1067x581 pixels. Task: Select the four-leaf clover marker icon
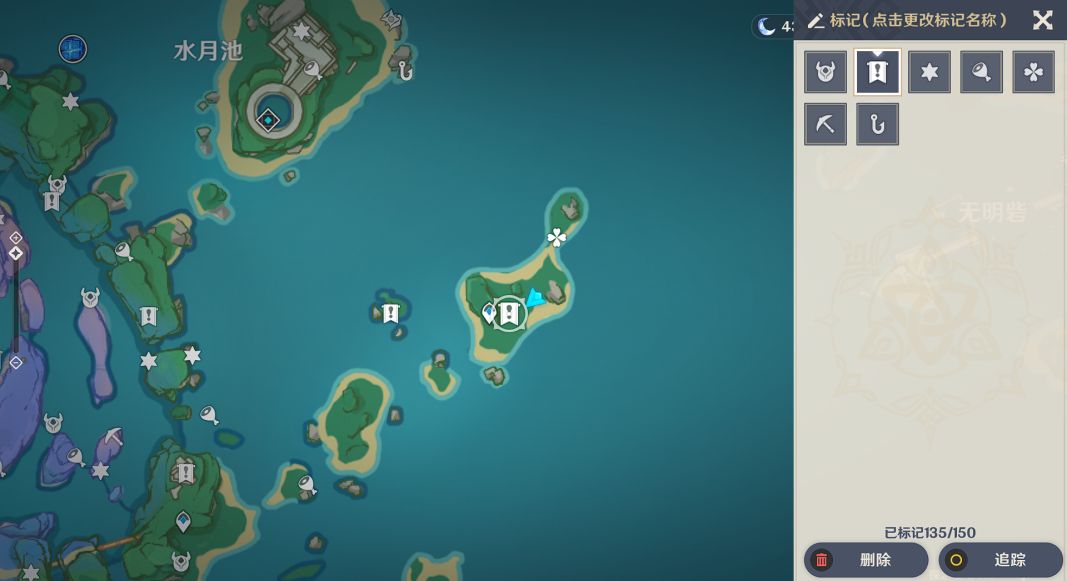1034,72
